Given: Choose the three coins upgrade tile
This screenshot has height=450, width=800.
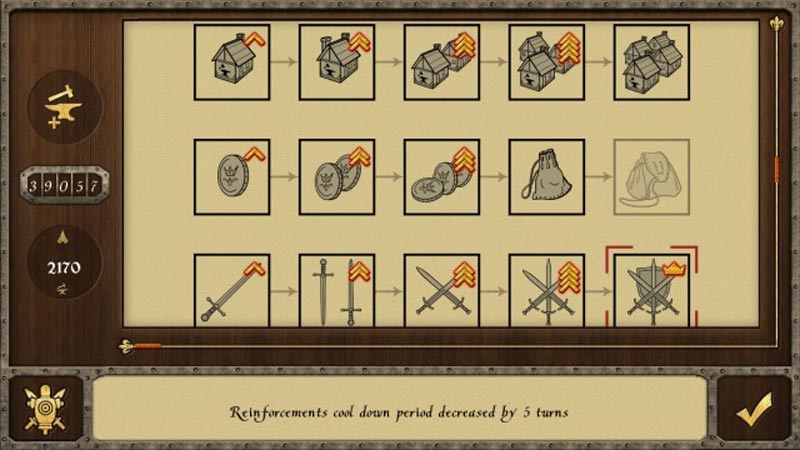Looking at the screenshot, I should coord(442,177).
